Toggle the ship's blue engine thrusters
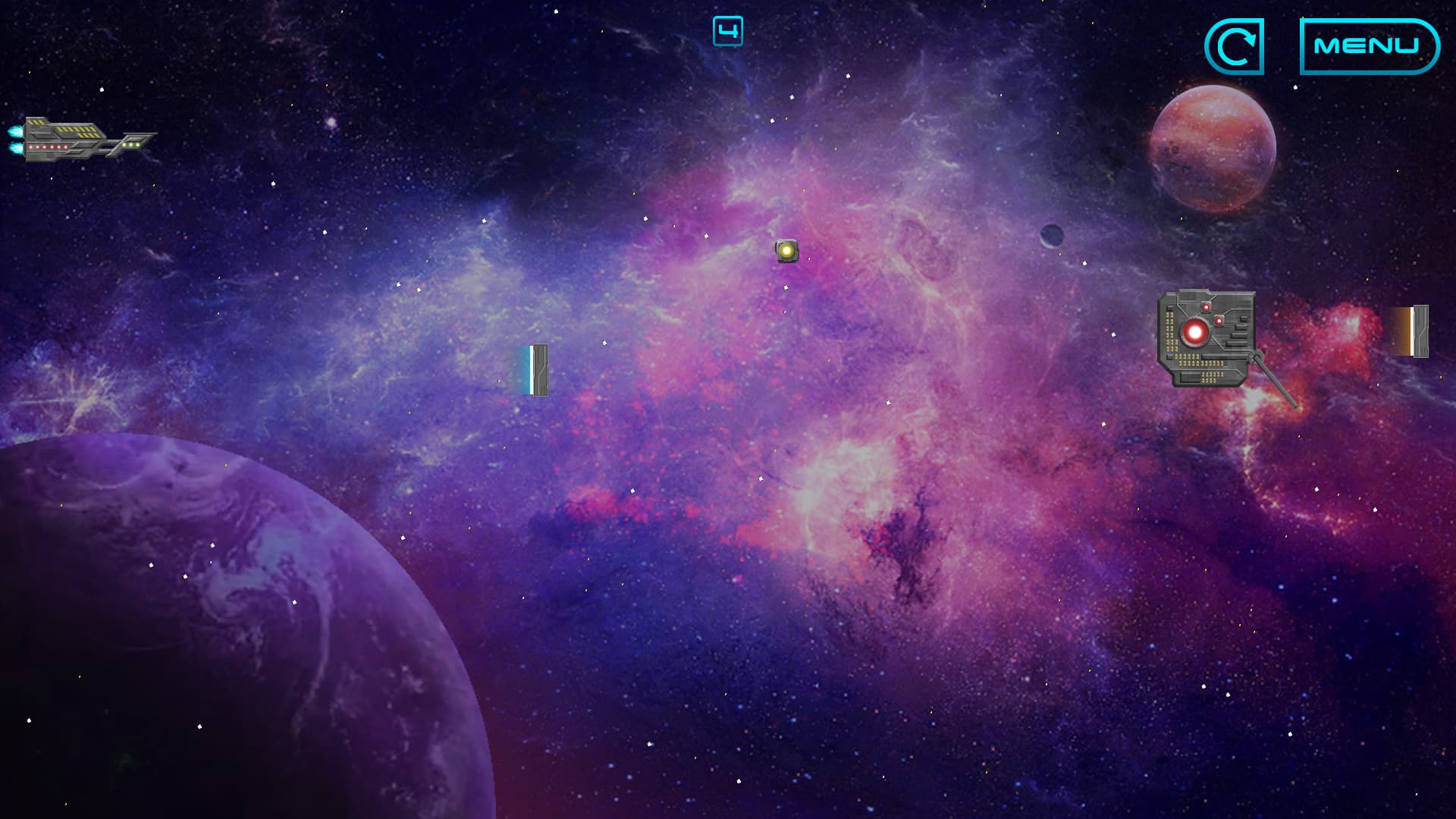The image size is (1456, 819). [x=17, y=139]
